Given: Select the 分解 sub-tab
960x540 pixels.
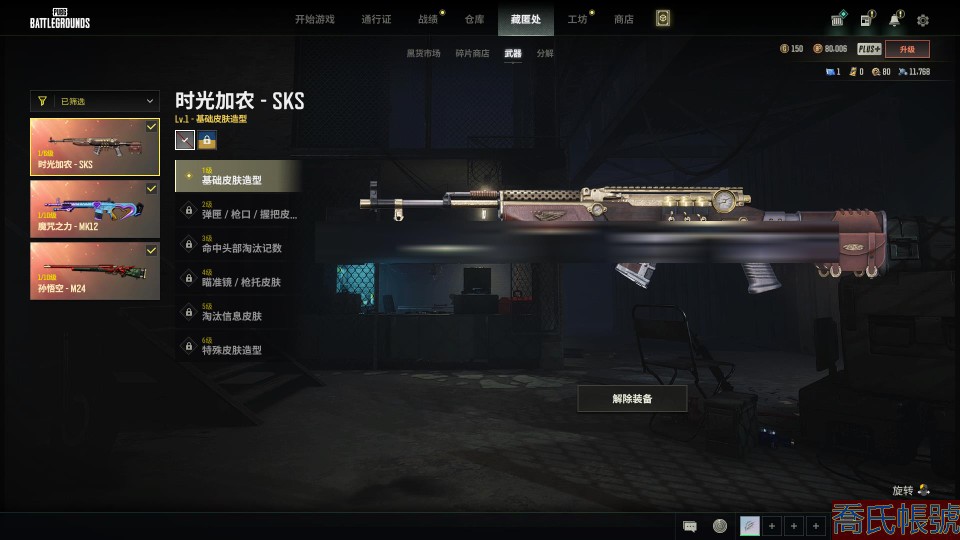Looking at the screenshot, I should point(545,53).
